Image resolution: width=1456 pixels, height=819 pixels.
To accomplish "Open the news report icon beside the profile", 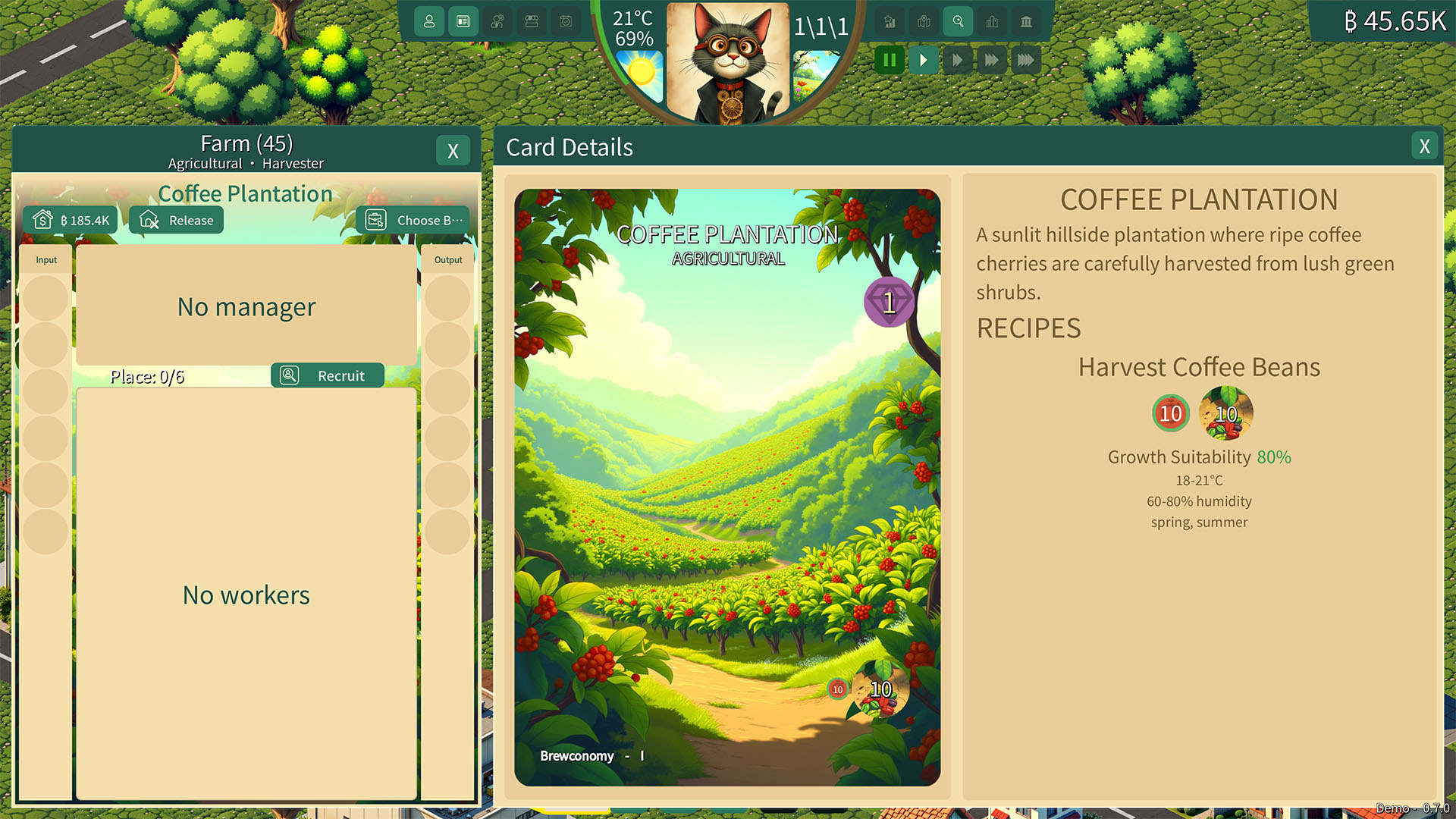I will click(x=465, y=22).
